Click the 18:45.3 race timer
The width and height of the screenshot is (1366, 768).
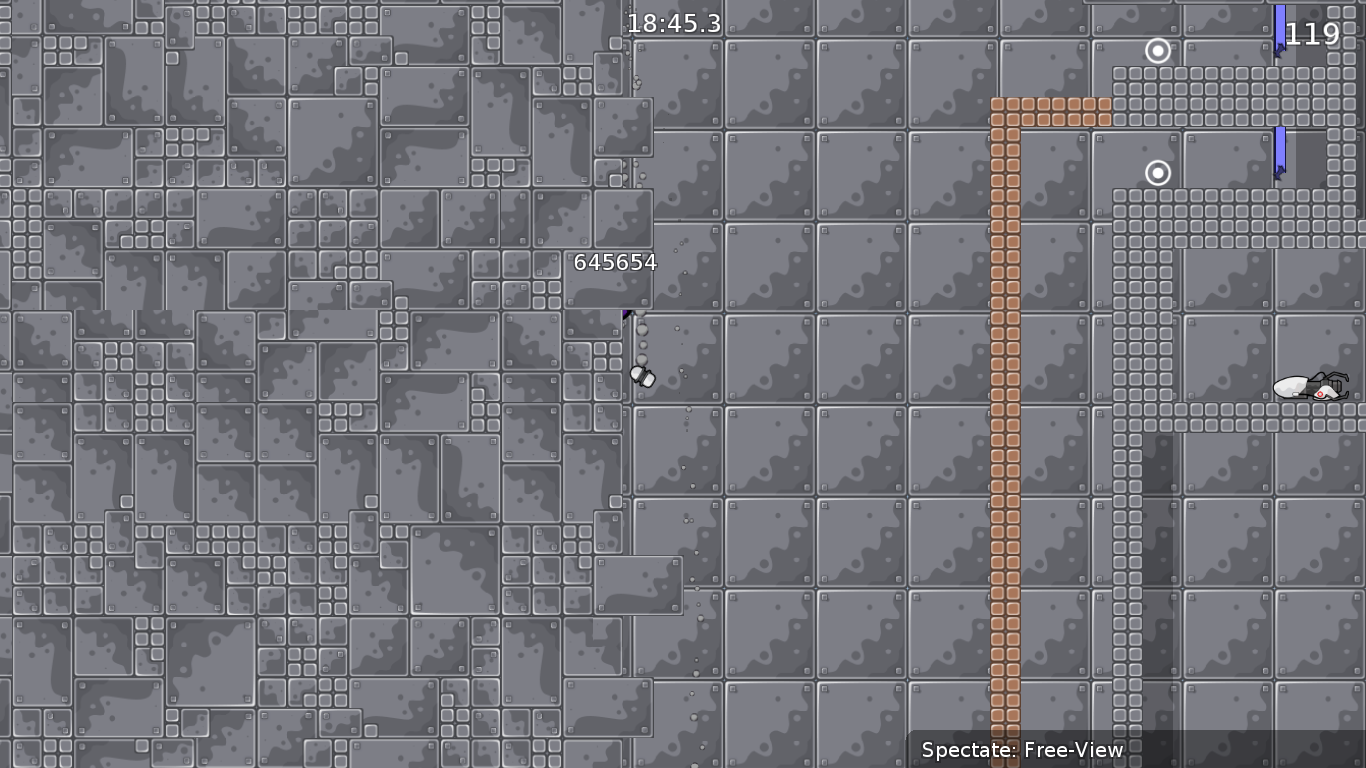[x=673, y=24]
